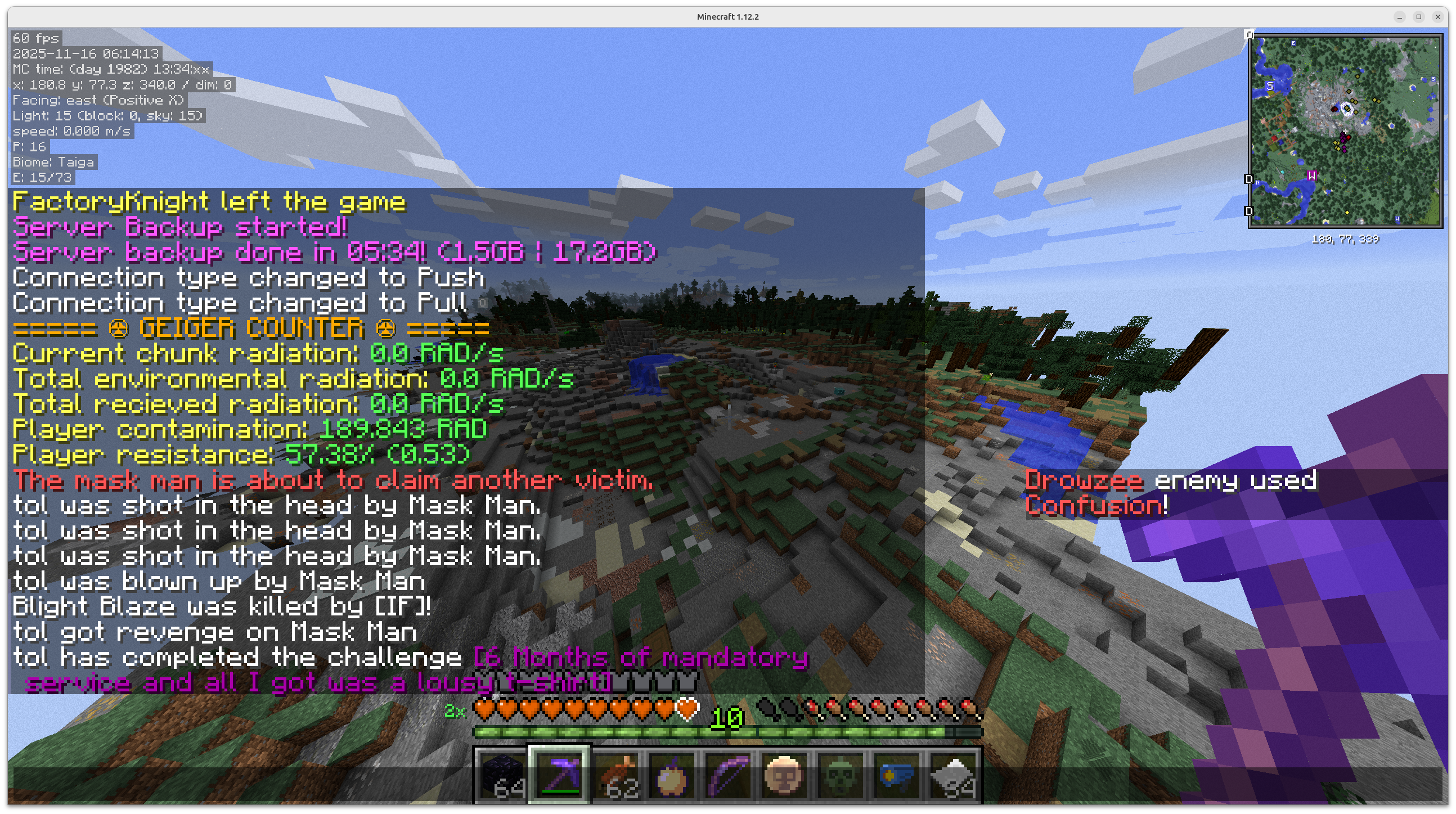Choose the green zombie mask slot

(x=841, y=775)
